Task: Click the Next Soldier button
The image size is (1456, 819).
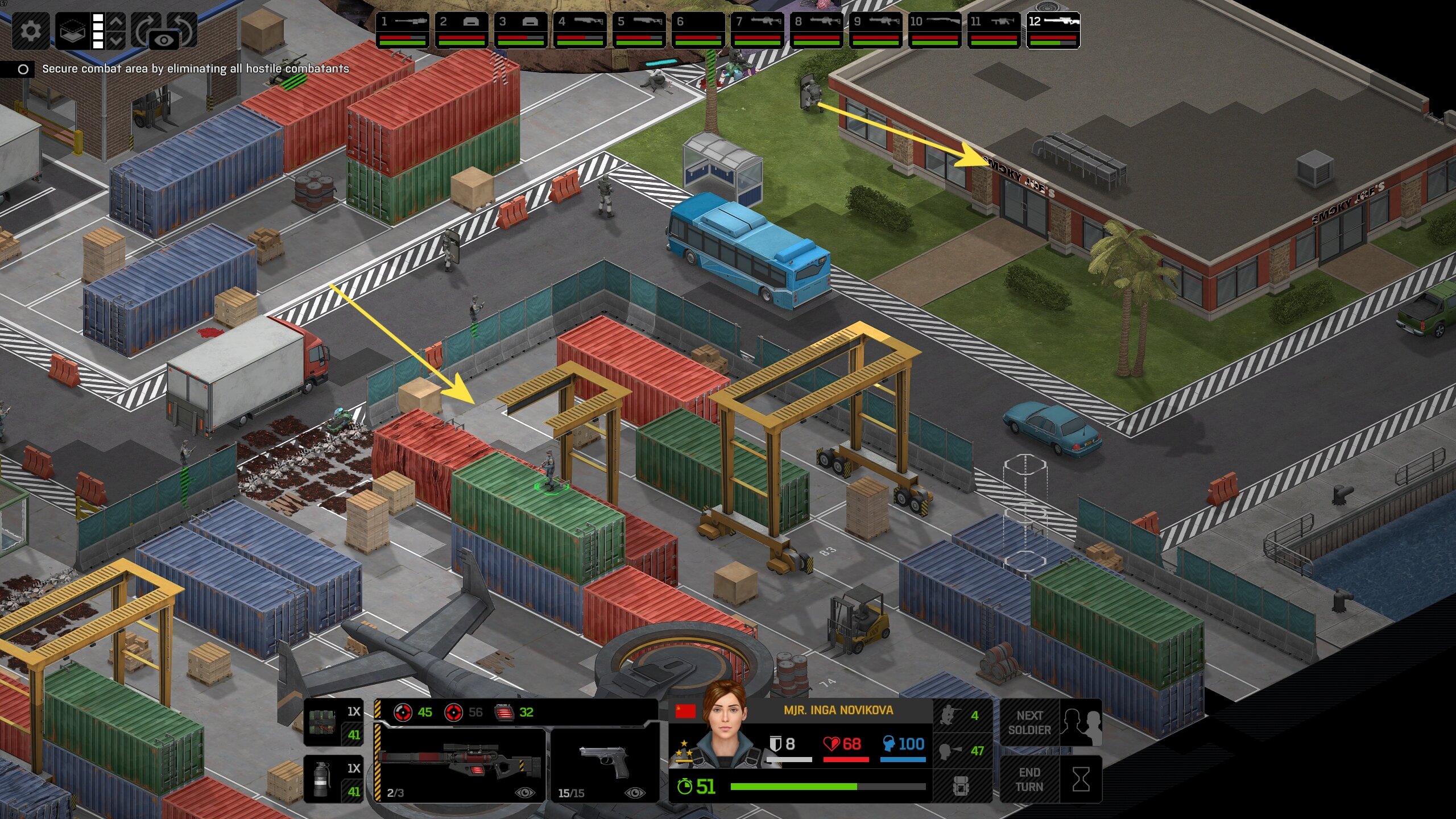Action: (x=1050, y=722)
